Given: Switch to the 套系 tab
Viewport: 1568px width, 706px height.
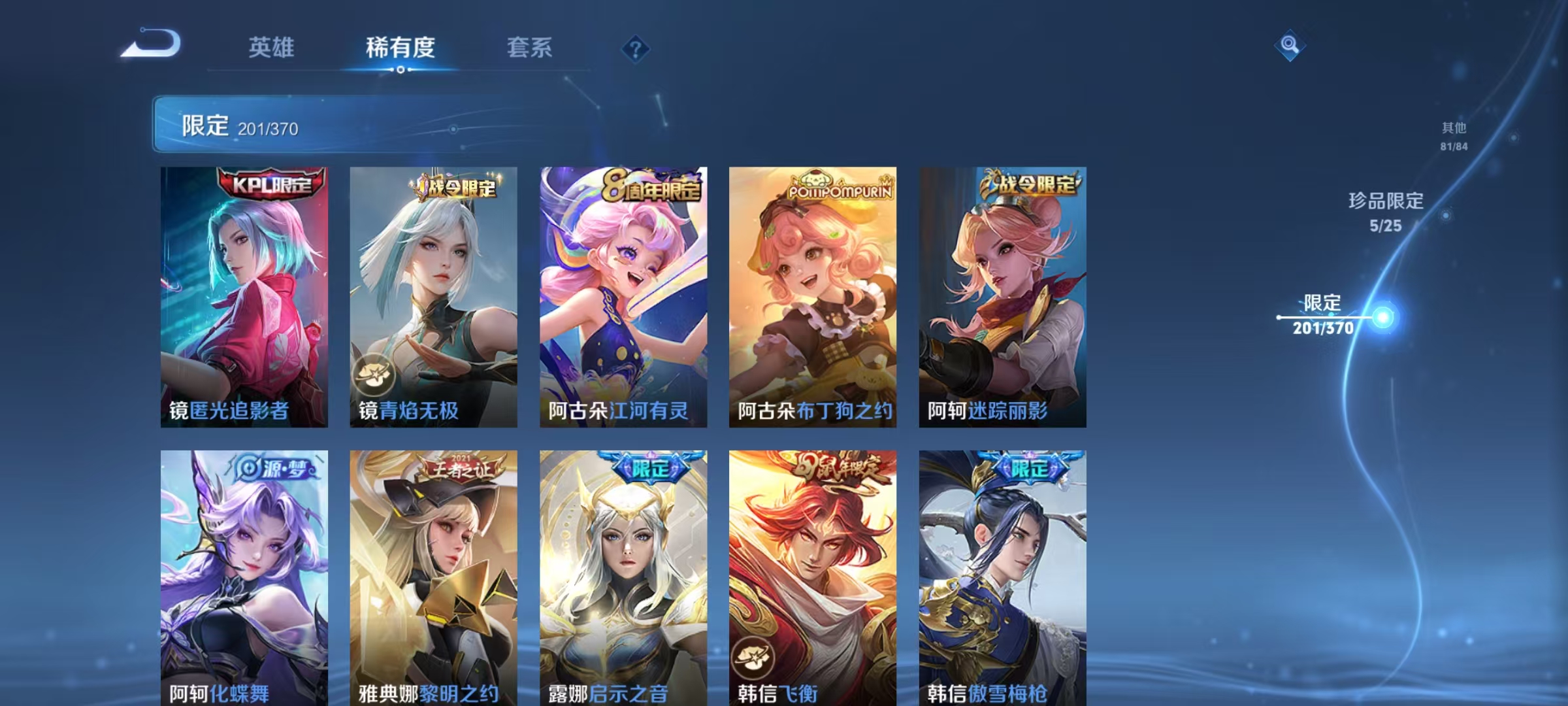Looking at the screenshot, I should (x=530, y=48).
